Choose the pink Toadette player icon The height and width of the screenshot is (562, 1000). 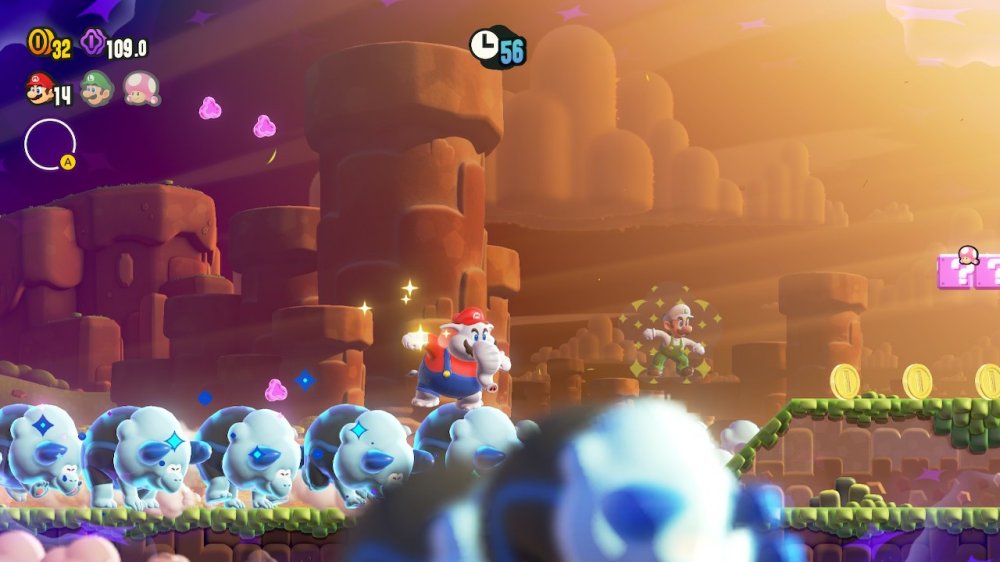coord(141,89)
